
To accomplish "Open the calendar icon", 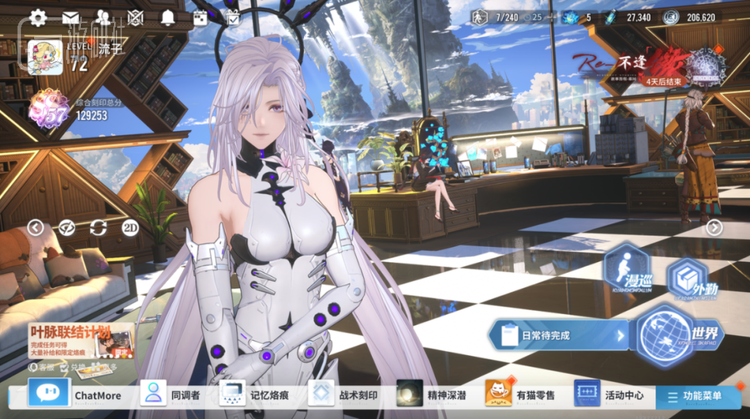I will click(x=200, y=17).
